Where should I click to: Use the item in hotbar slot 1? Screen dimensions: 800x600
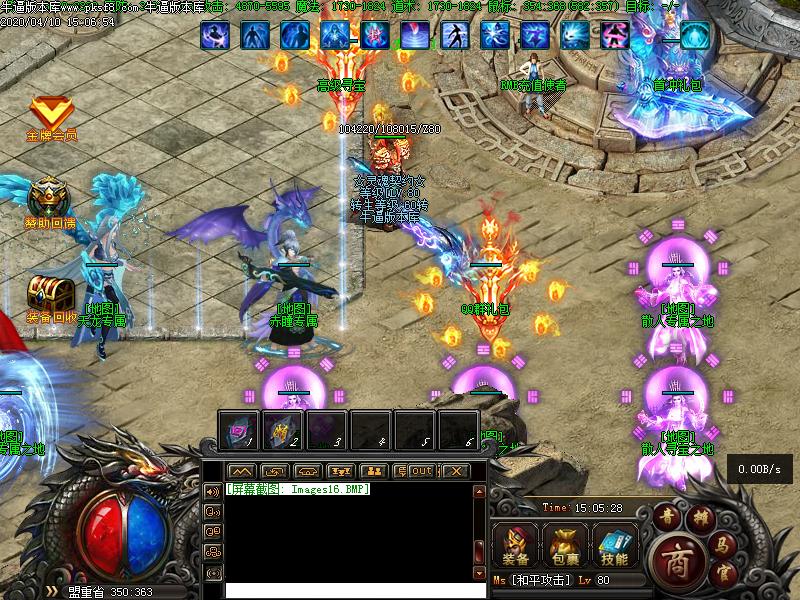tap(240, 430)
